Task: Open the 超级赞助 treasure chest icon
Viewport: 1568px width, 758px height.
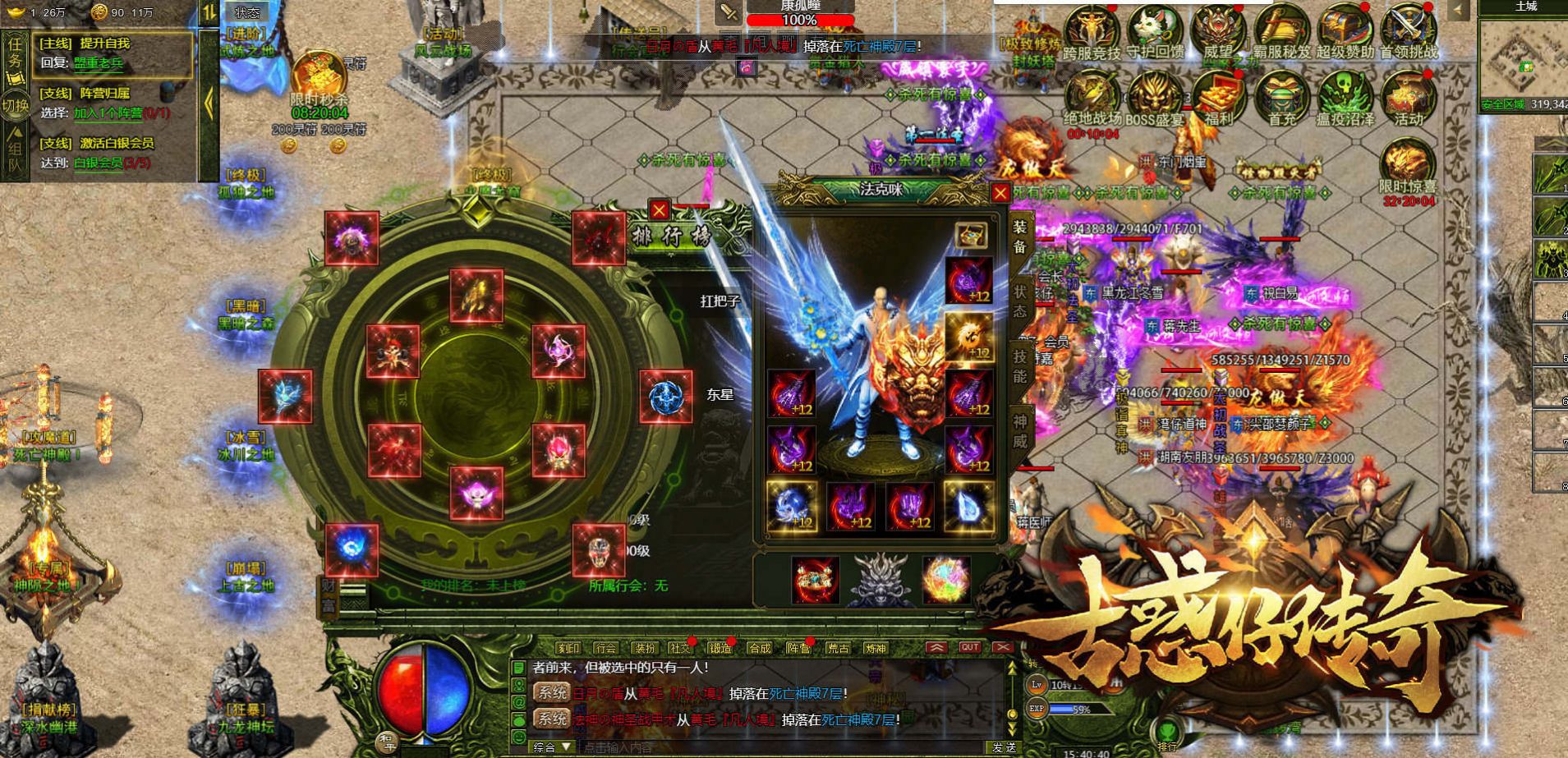Action: [1345, 31]
